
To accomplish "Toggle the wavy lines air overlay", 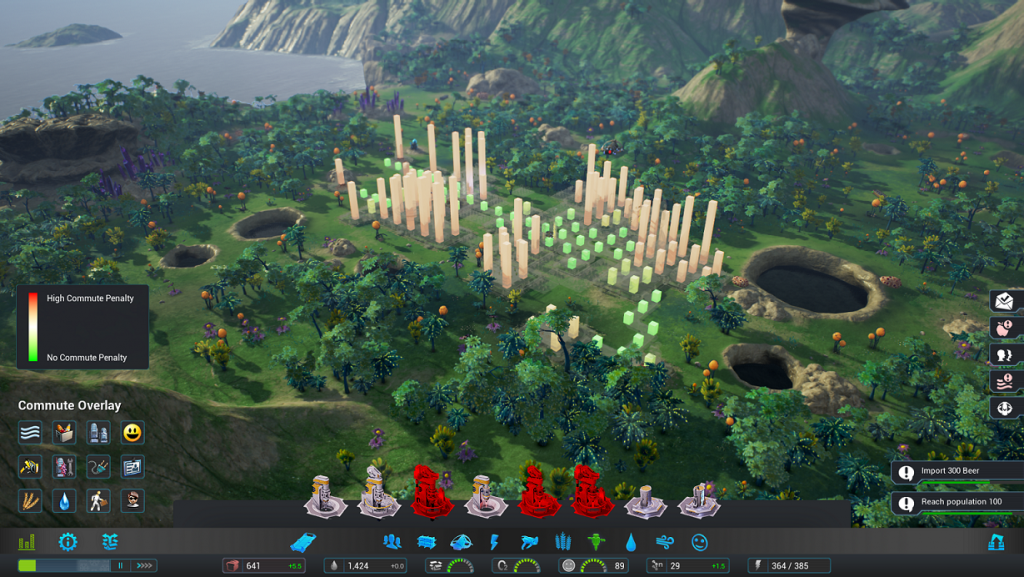I will pos(30,433).
